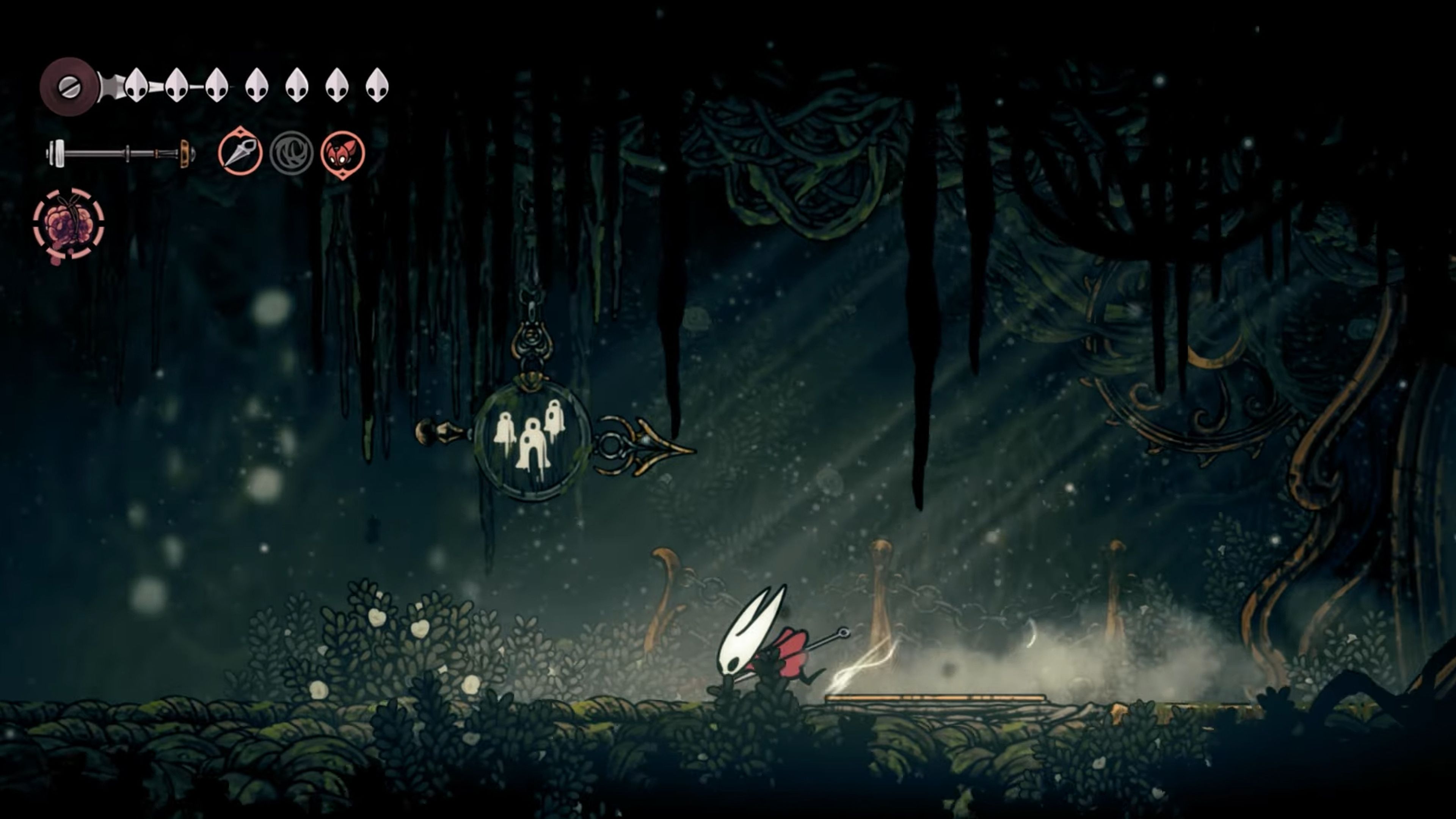Select the red bug tool icon
Screen dimensions: 1456x819
(x=342, y=153)
